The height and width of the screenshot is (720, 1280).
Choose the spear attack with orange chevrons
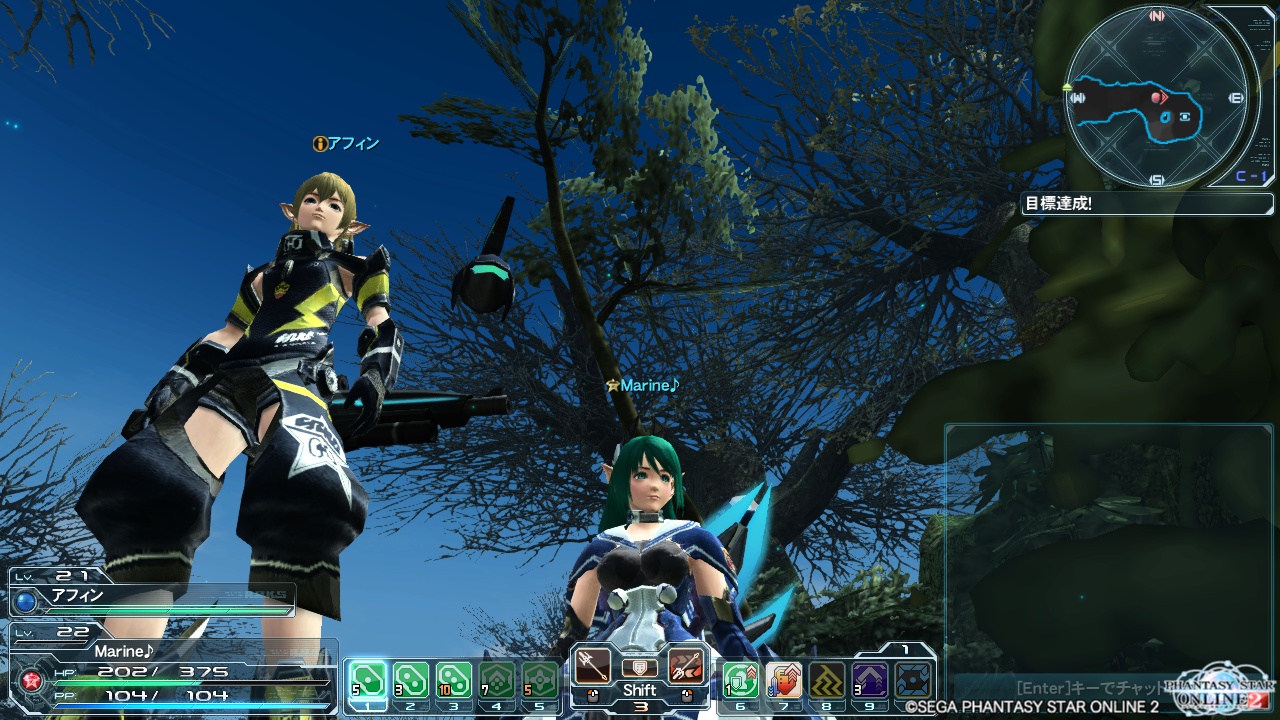click(687, 665)
